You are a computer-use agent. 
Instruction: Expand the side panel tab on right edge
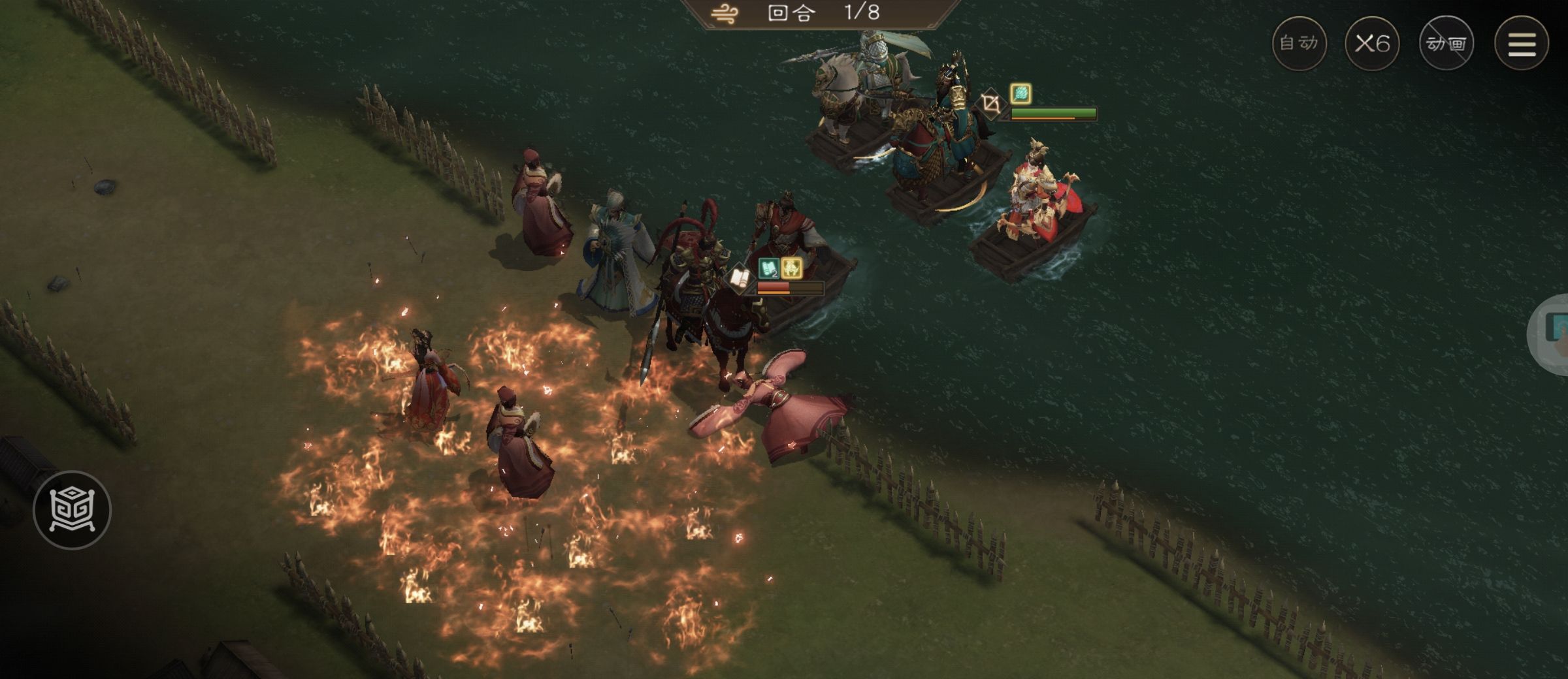pyautogui.click(x=1552, y=332)
